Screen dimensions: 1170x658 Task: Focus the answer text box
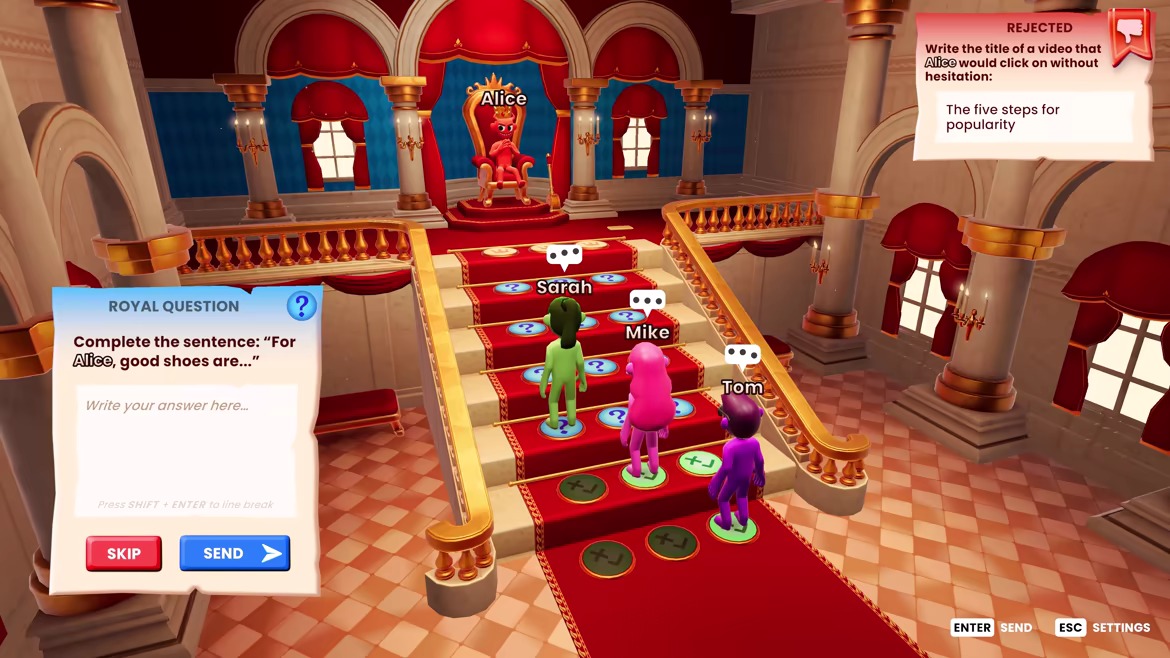point(186,445)
